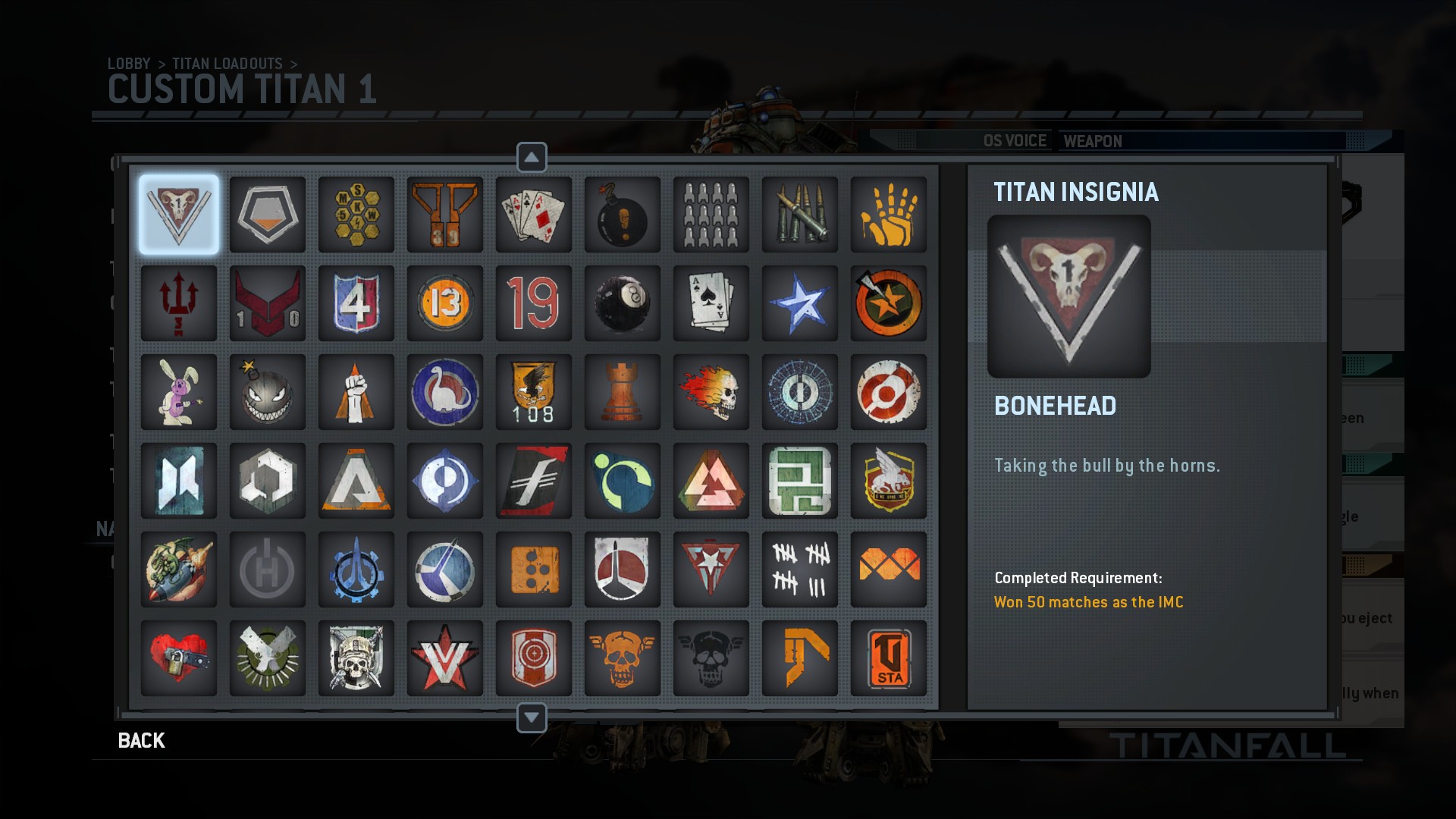This screenshot has height=819, width=1456.
Task: Open the OS VOICE tab
Action: coord(1014,141)
